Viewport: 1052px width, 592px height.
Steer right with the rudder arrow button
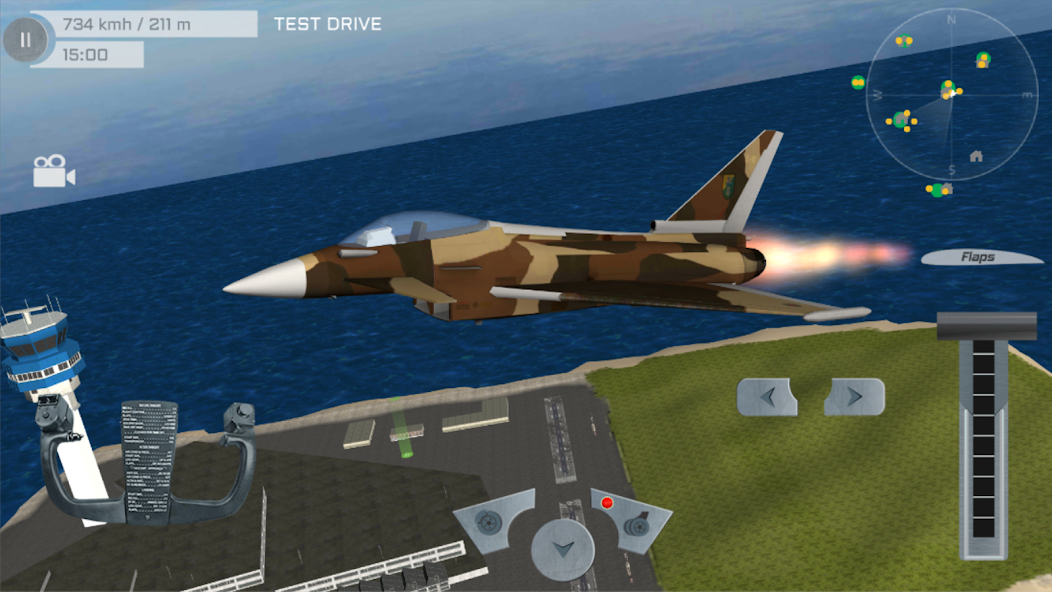[x=854, y=397]
